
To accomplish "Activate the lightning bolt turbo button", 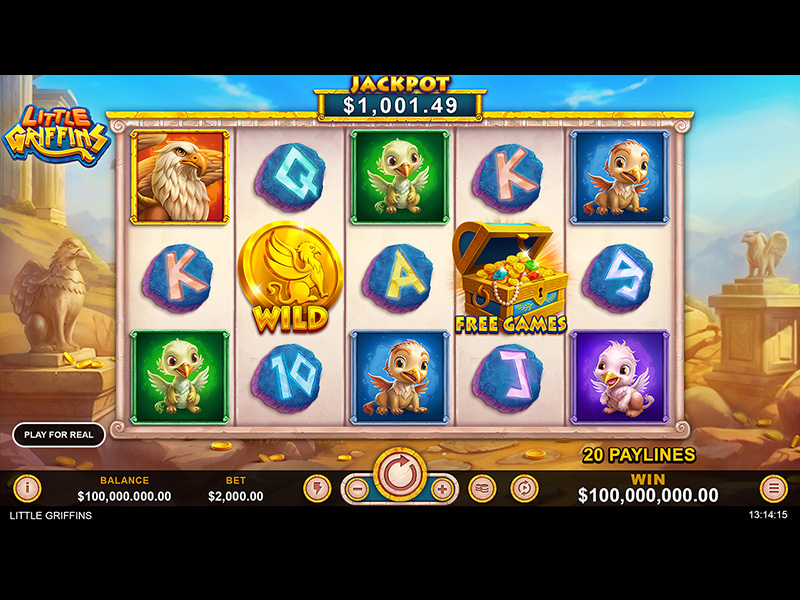I will click(317, 489).
